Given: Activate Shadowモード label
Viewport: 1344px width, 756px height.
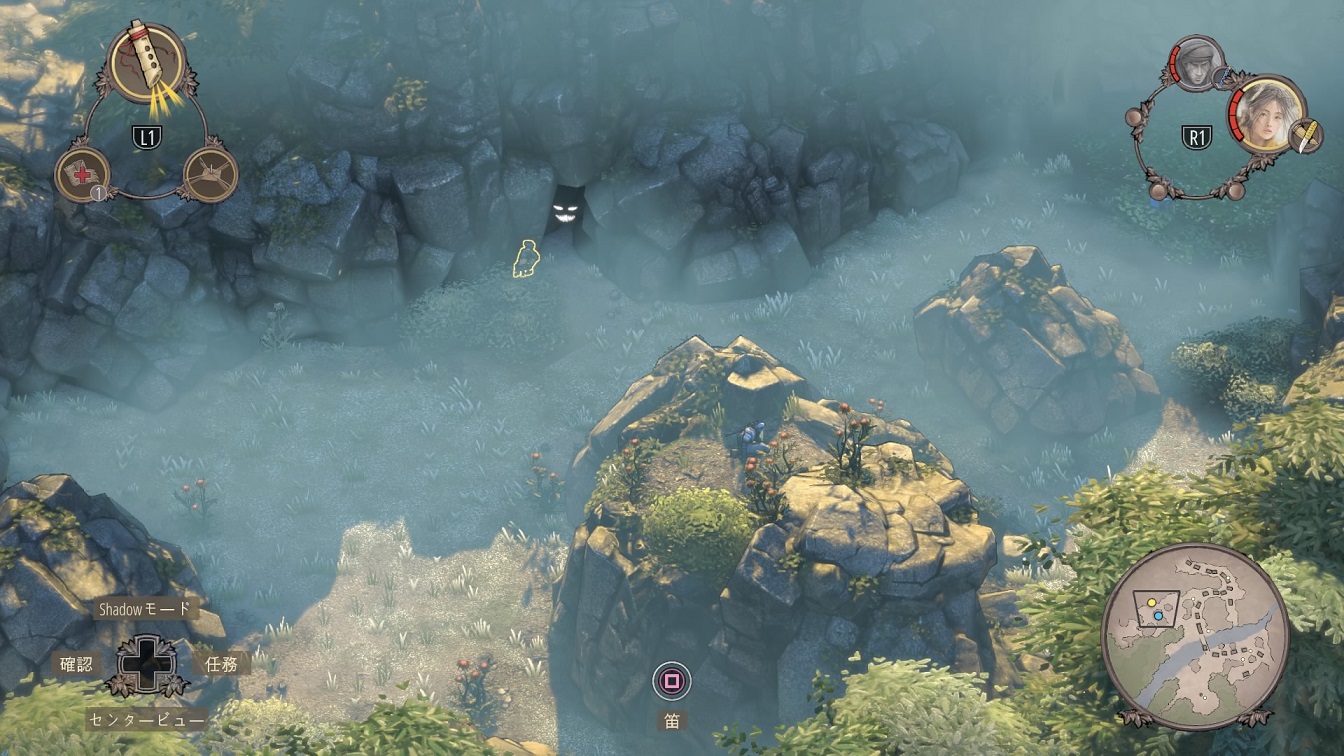Looking at the screenshot, I should (x=144, y=608).
